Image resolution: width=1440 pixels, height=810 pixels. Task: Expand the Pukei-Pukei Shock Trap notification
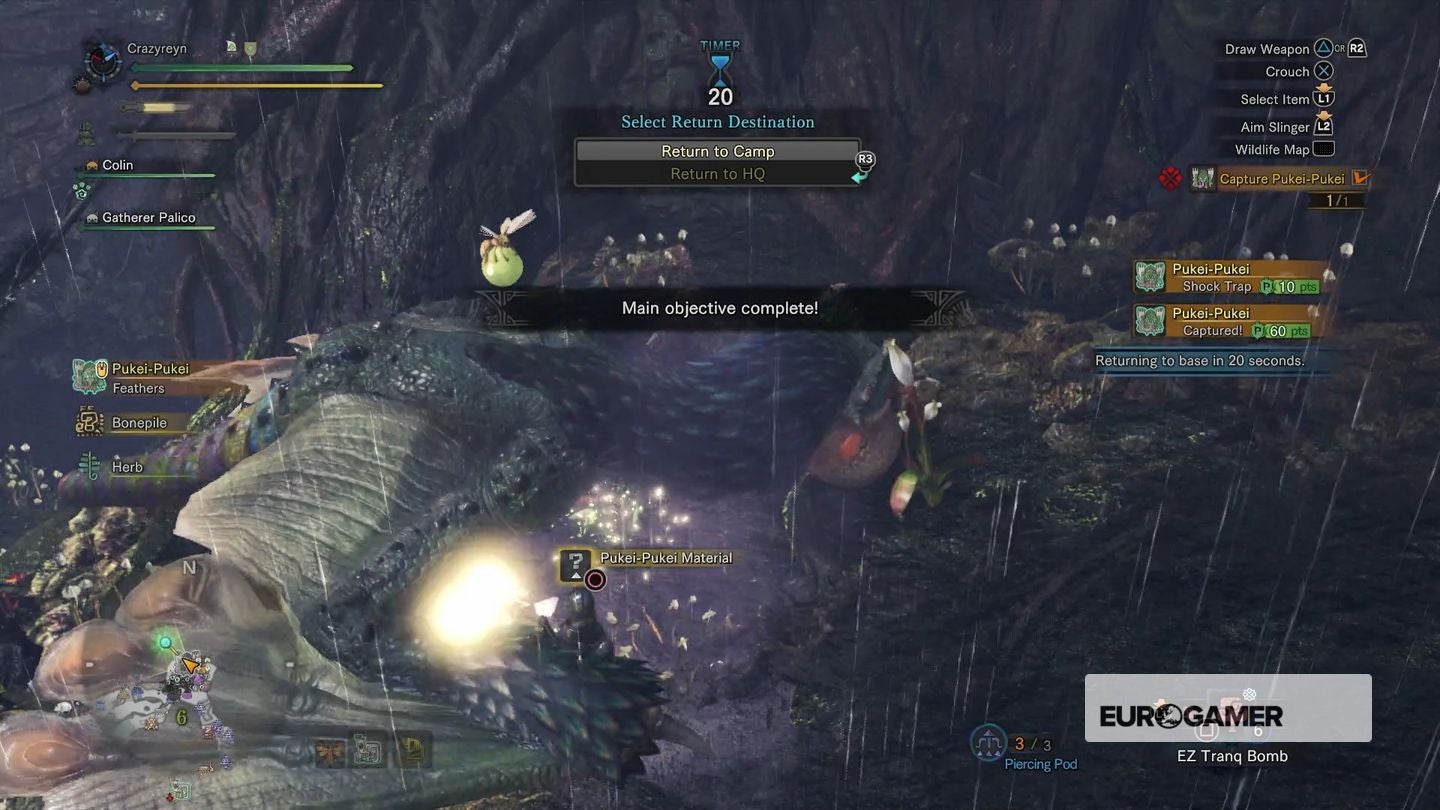click(x=1228, y=279)
